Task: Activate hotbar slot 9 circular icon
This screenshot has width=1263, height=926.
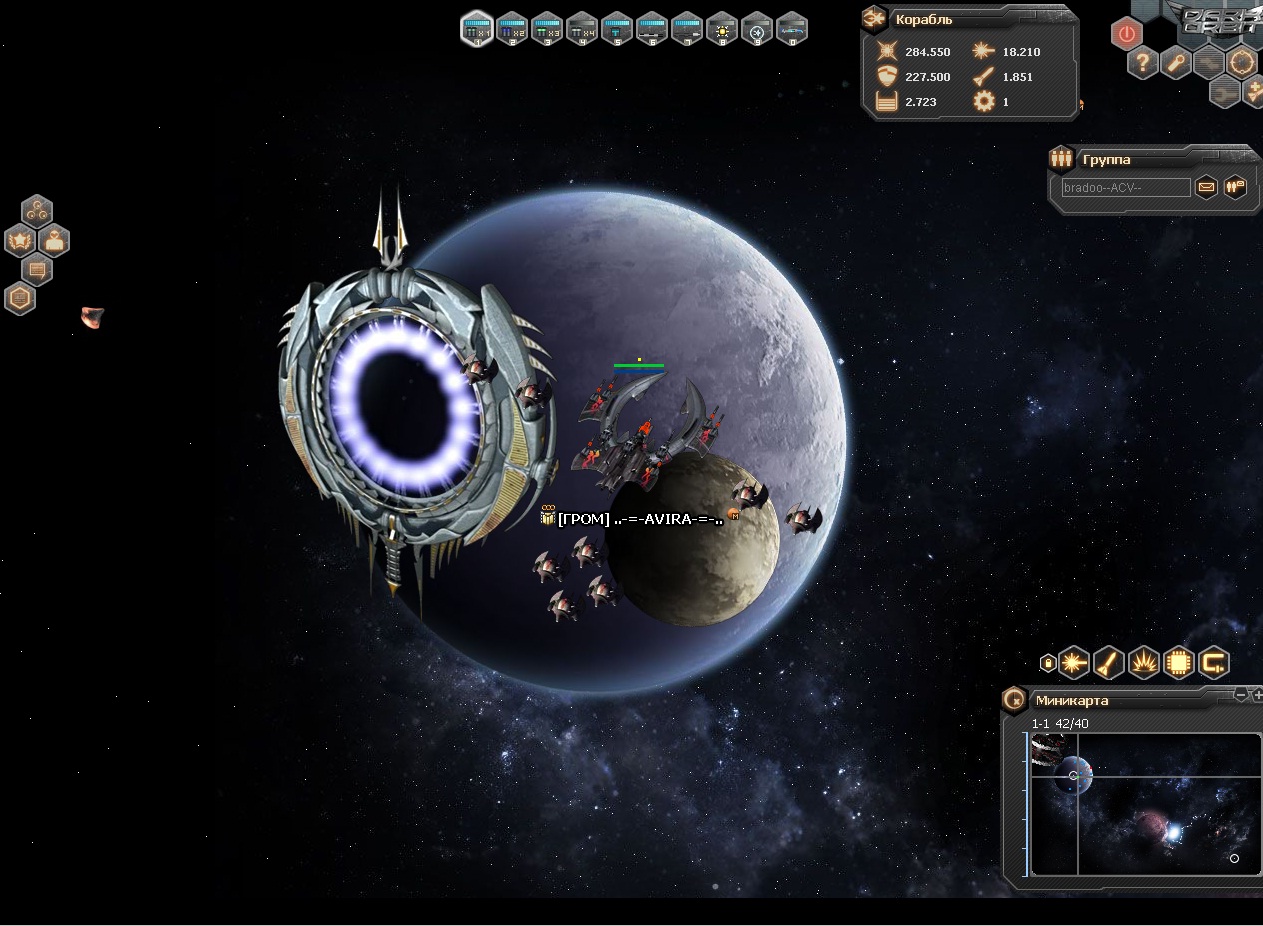Action: tap(757, 29)
